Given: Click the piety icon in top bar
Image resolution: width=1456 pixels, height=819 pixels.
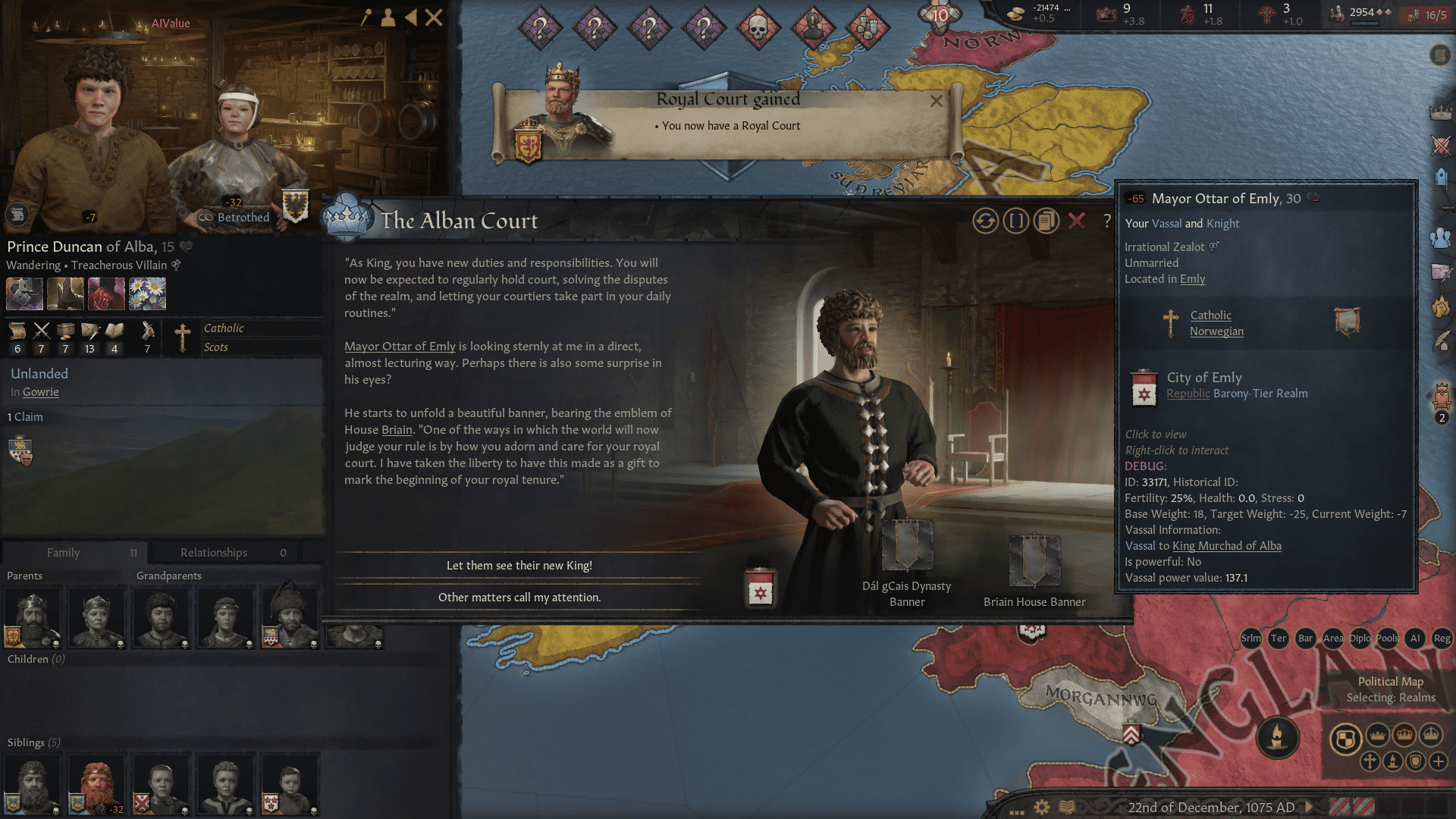Looking at the screenshot, I should click(x=1185, y=12).
